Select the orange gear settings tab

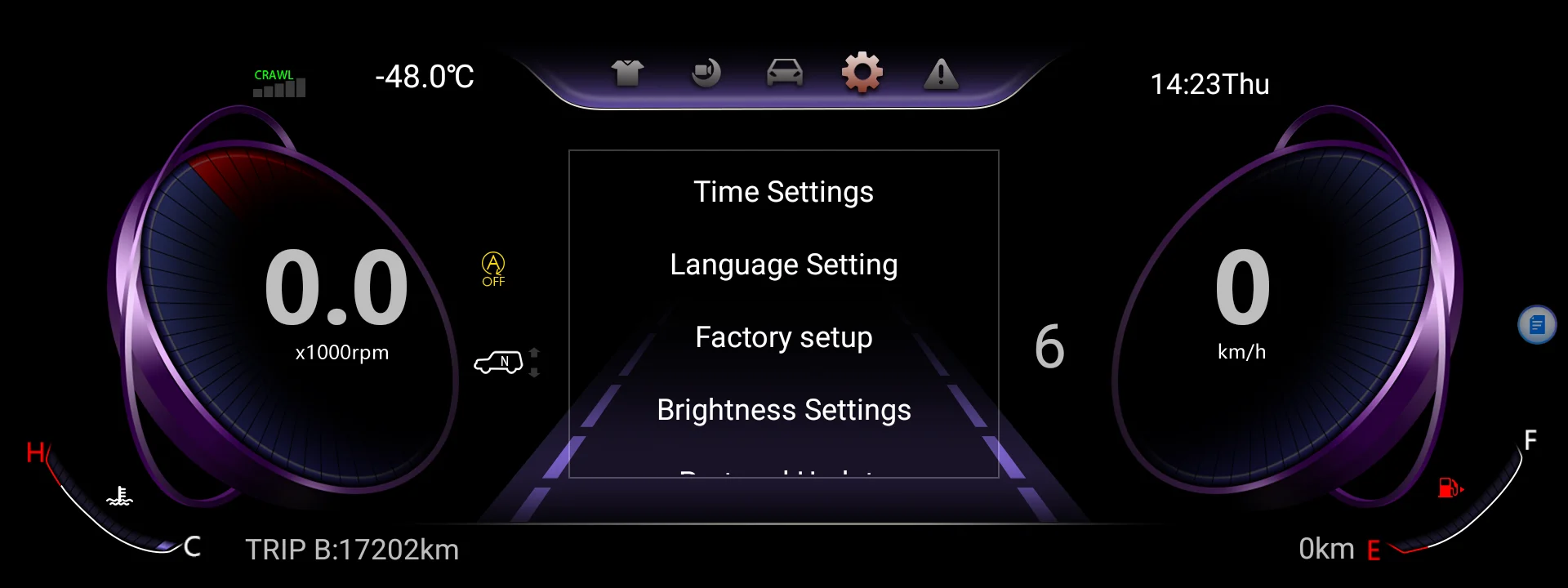(x=862, y=73)
